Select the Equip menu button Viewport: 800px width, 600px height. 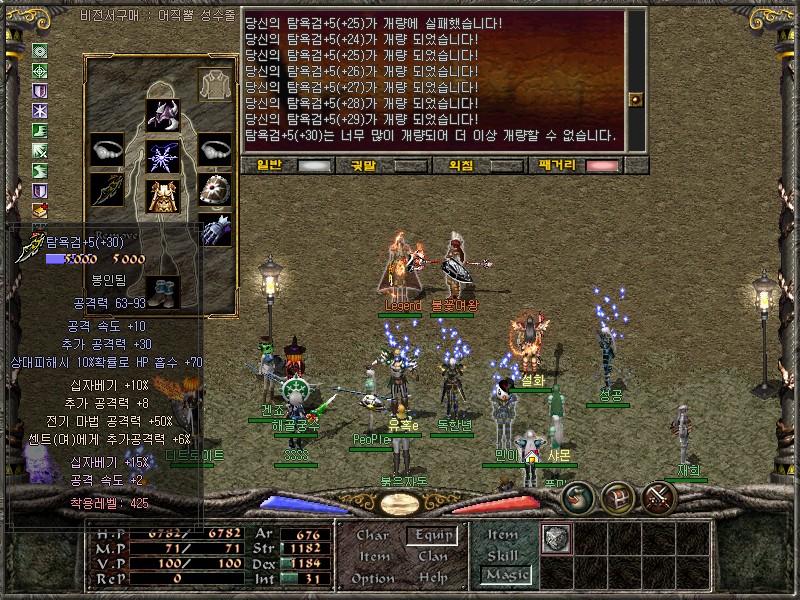click(433, 536)
